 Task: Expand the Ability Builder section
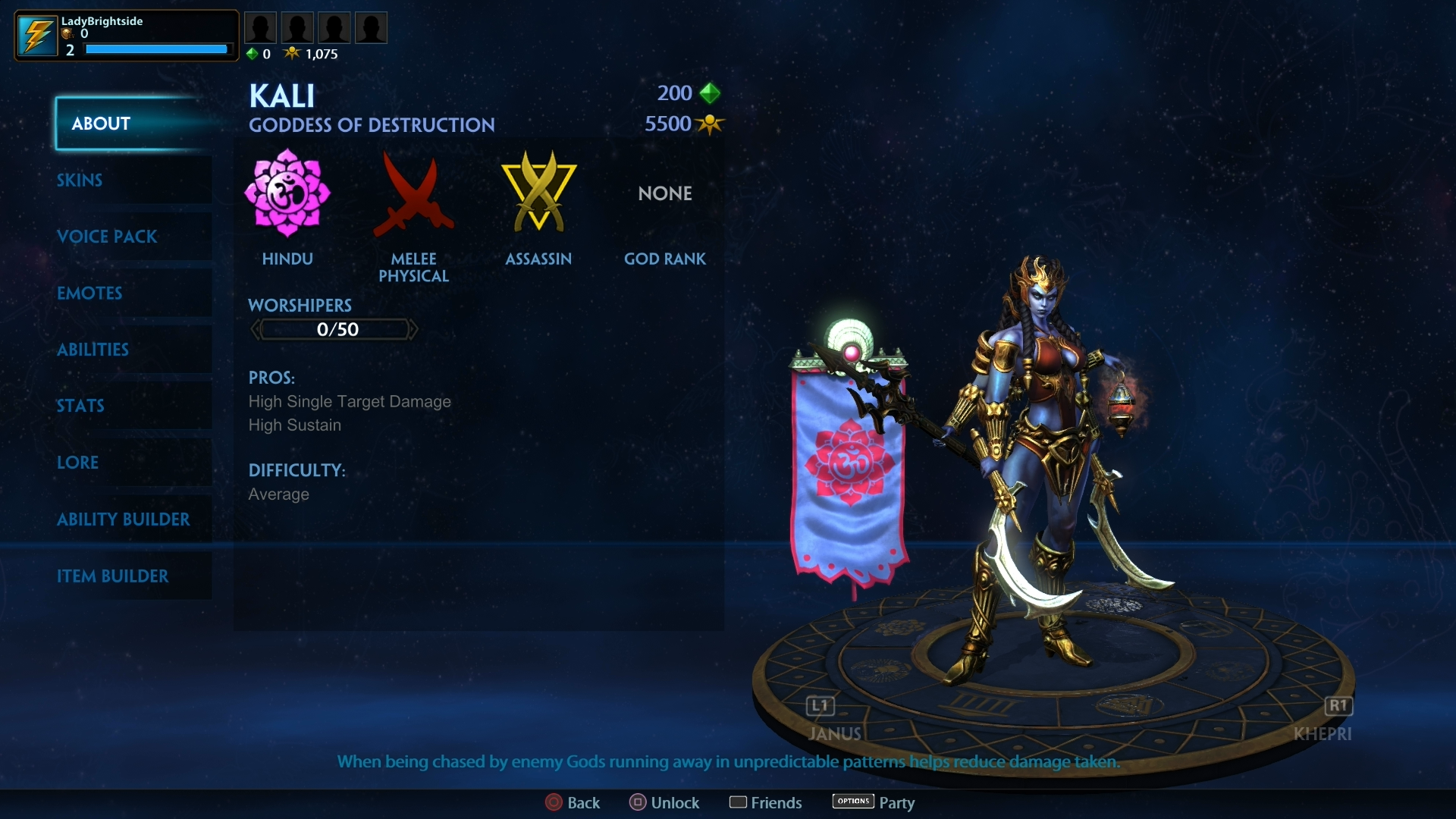point(124,519)
